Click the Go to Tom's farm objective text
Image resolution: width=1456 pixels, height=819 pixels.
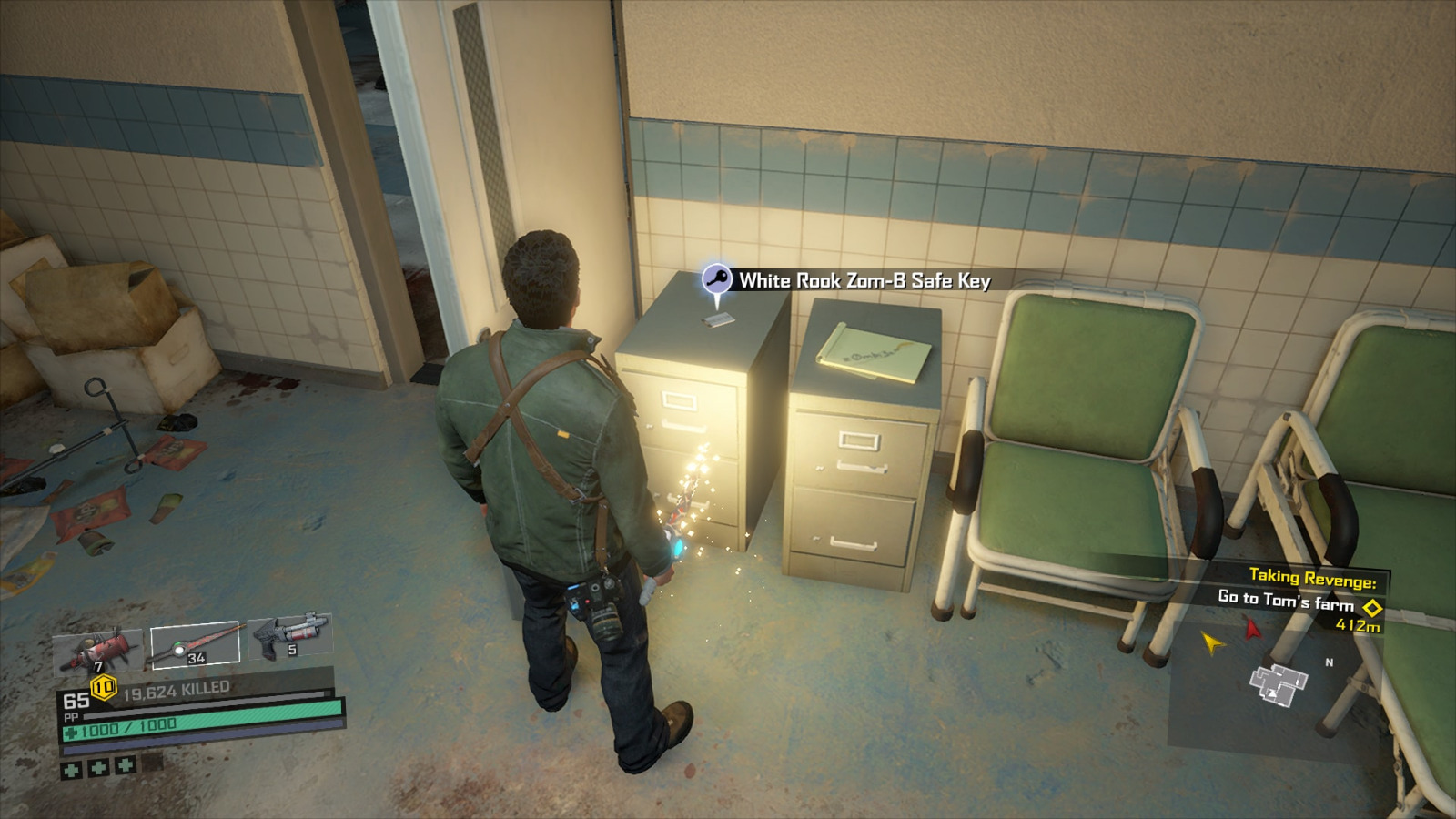pyautogui.click(x=1288, y=601)
